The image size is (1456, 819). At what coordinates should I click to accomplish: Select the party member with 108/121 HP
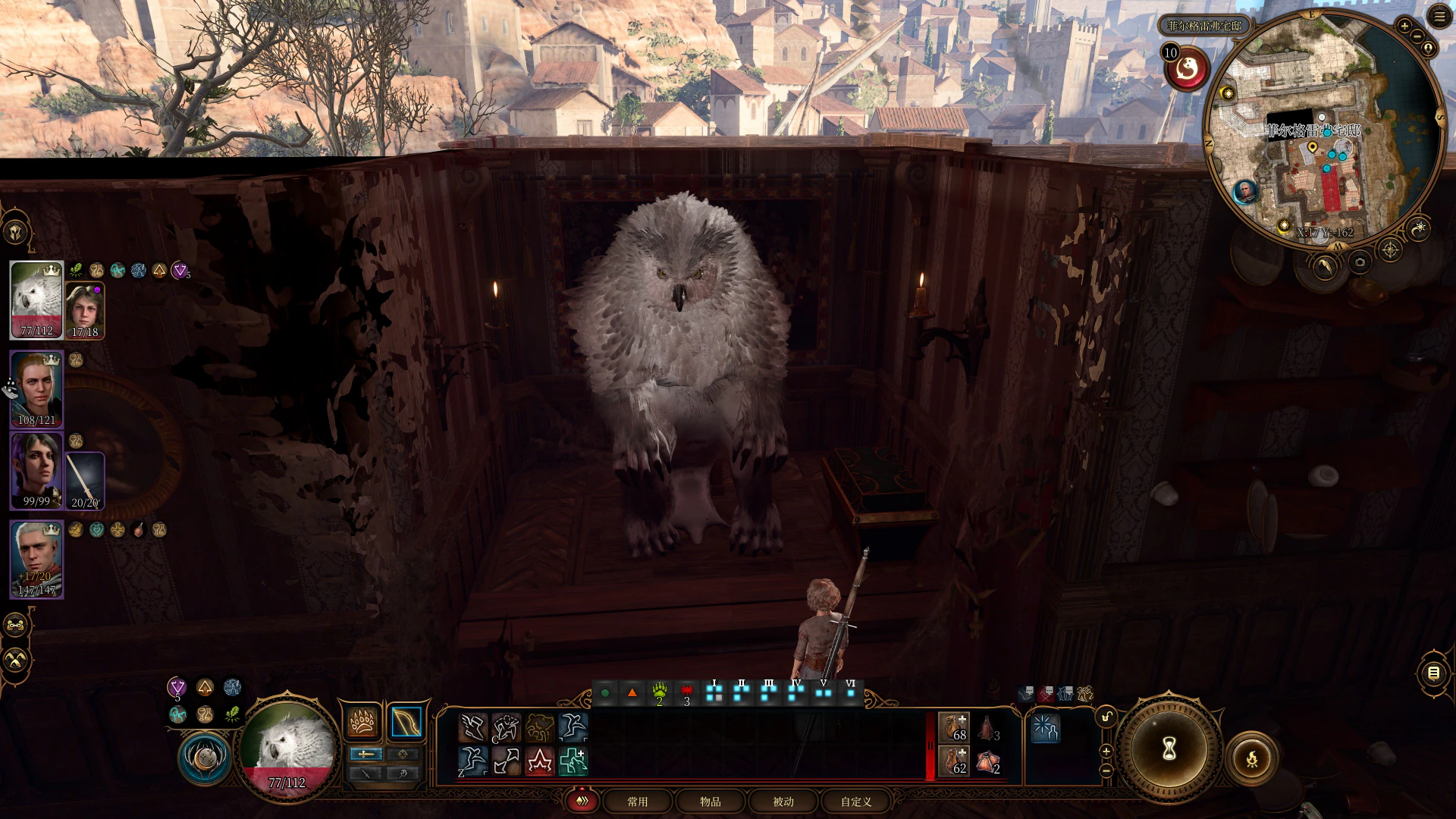[x=36, y=388]
